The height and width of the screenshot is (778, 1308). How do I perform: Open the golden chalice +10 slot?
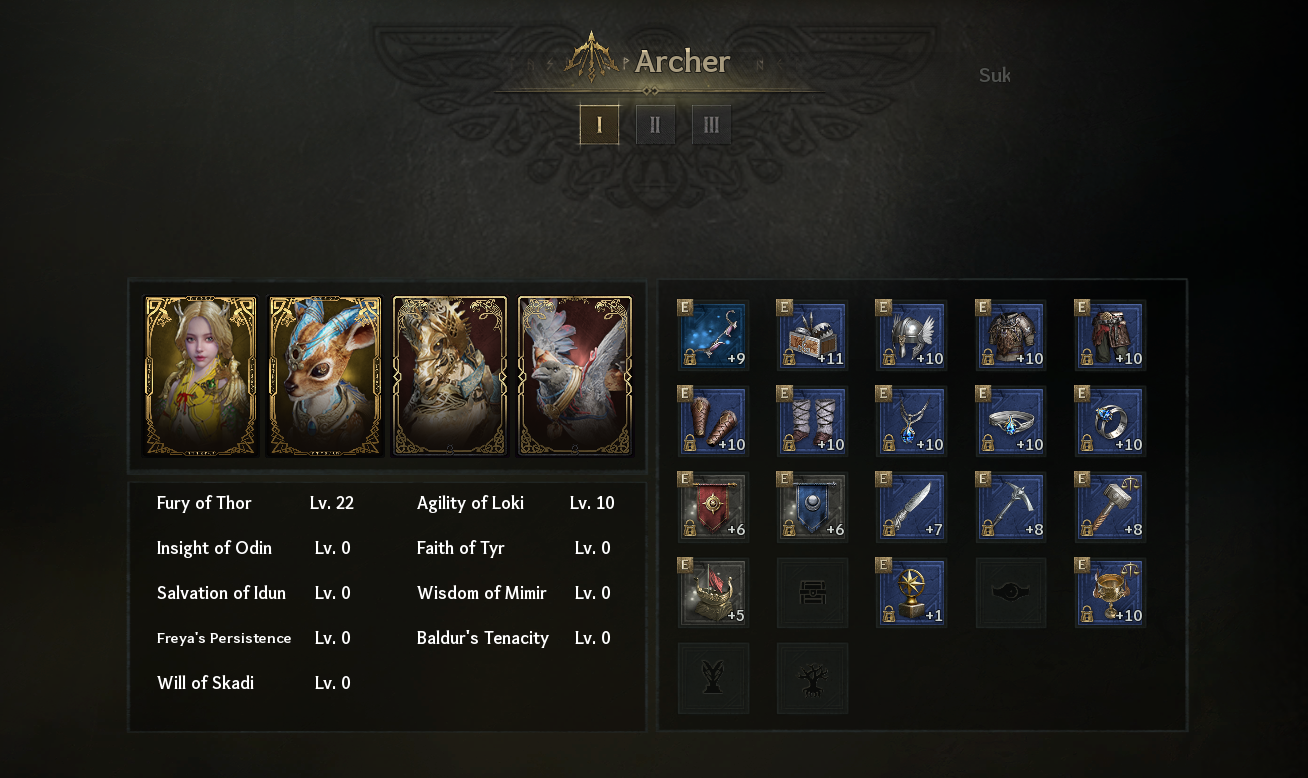tap(1110, 594)
